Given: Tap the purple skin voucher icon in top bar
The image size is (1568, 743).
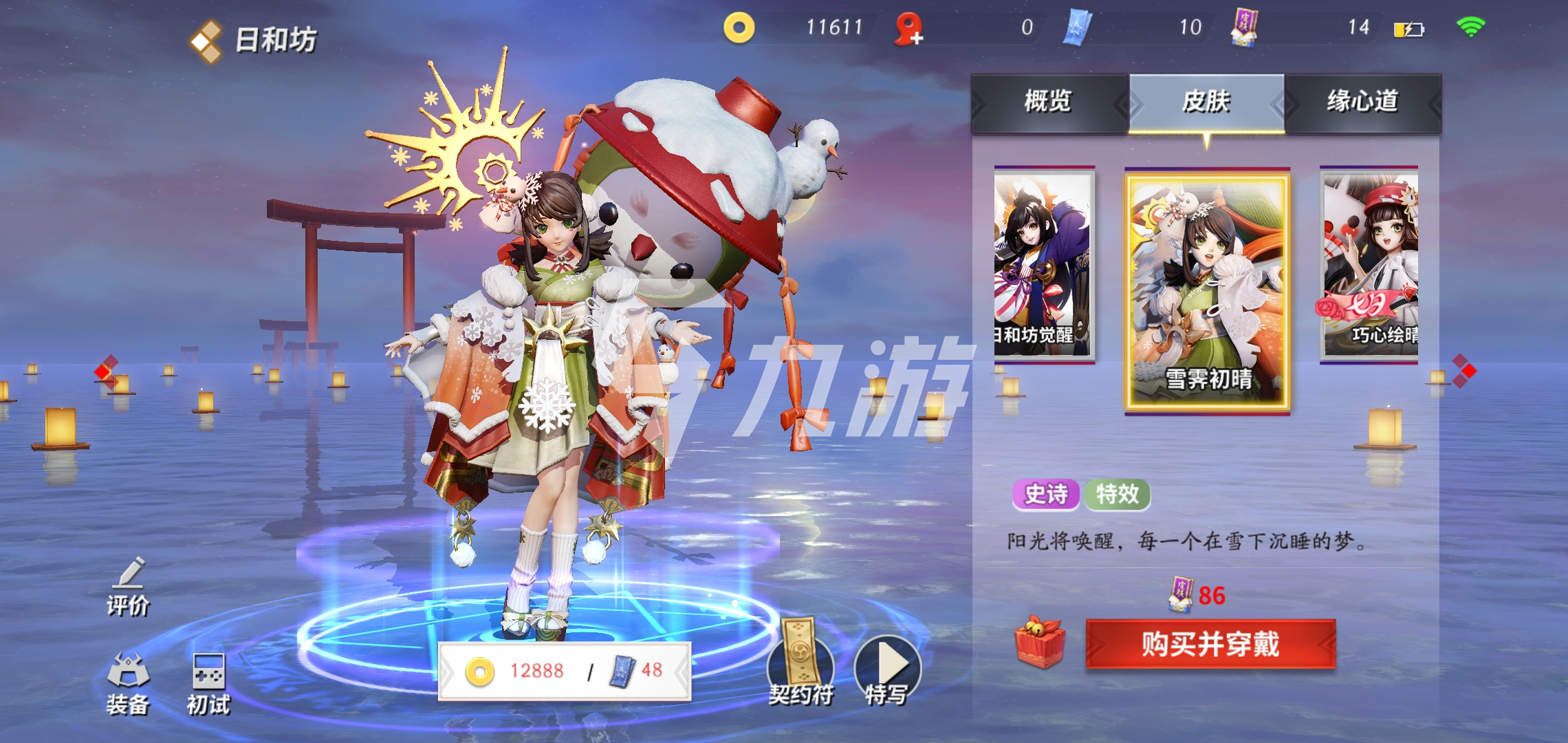Looking at the screenshot, I should [1243, 28].
